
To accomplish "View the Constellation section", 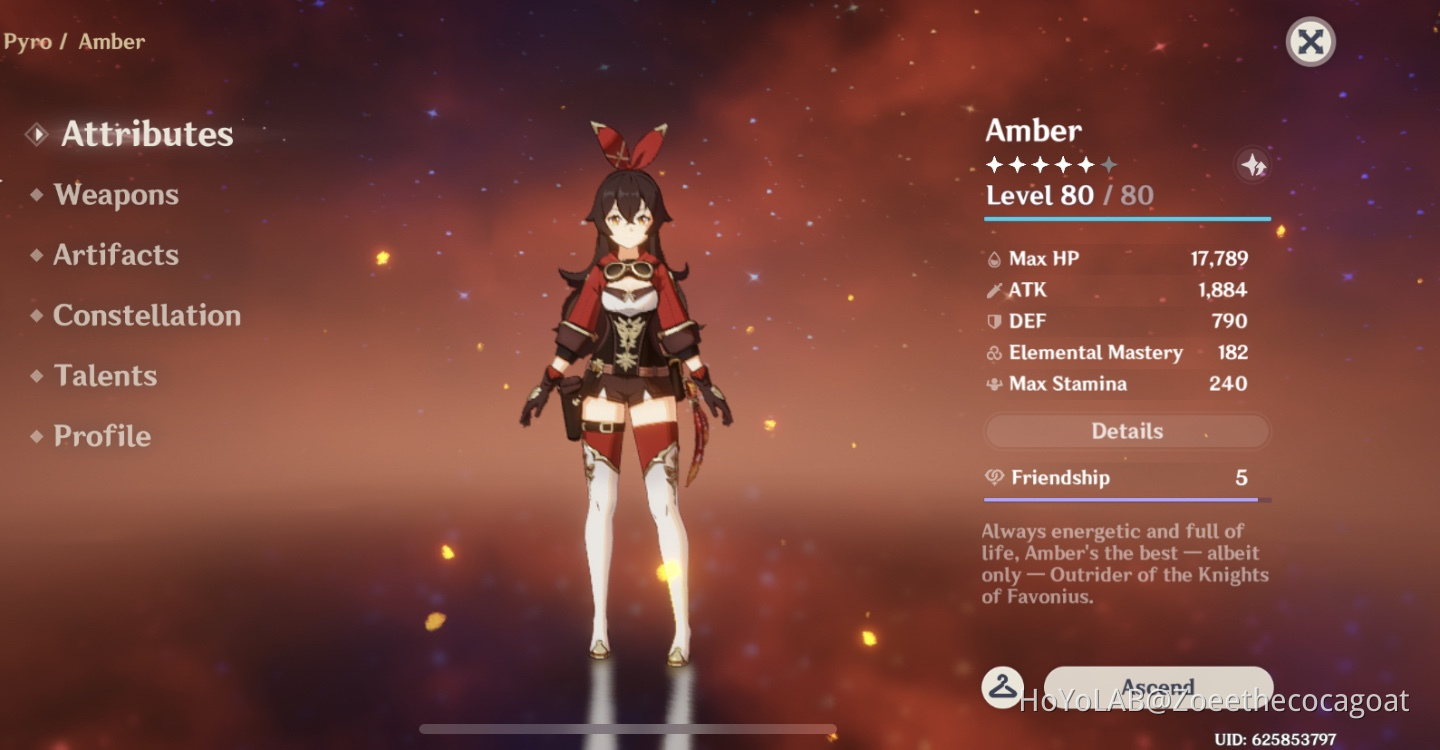I will [x=146, y=315].
